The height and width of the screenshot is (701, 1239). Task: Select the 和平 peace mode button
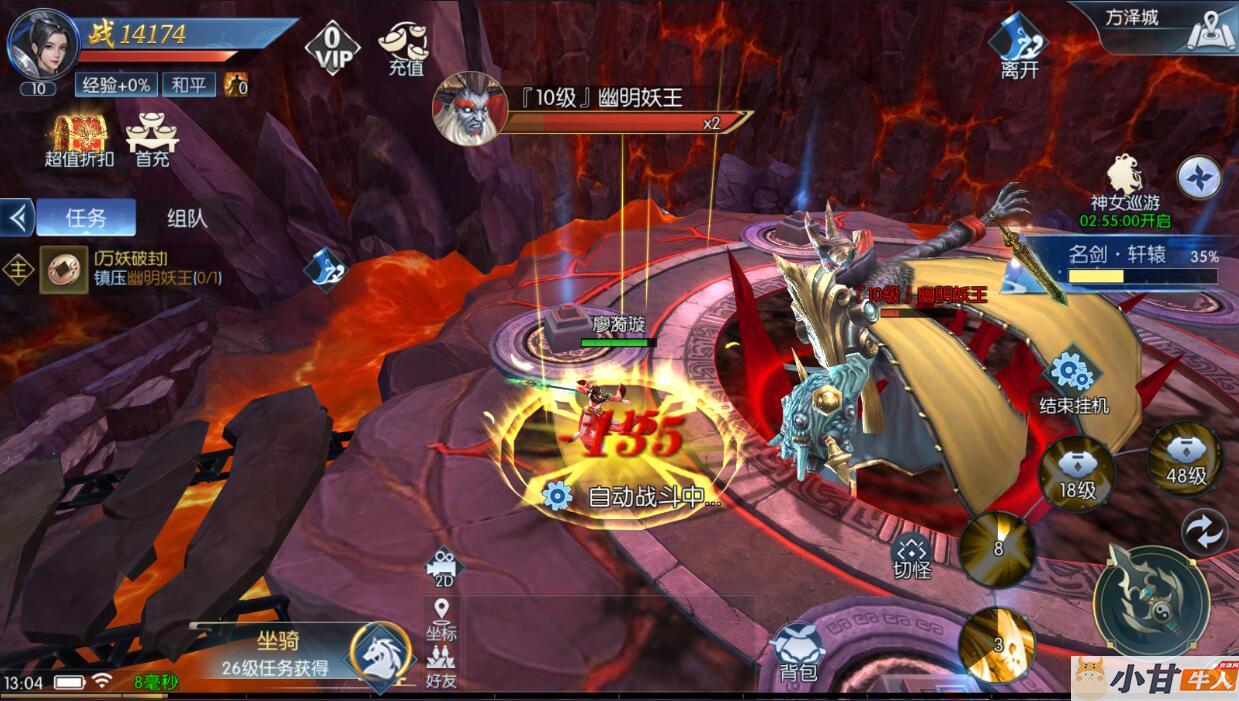pyautogui.click(x=188, y=85)
